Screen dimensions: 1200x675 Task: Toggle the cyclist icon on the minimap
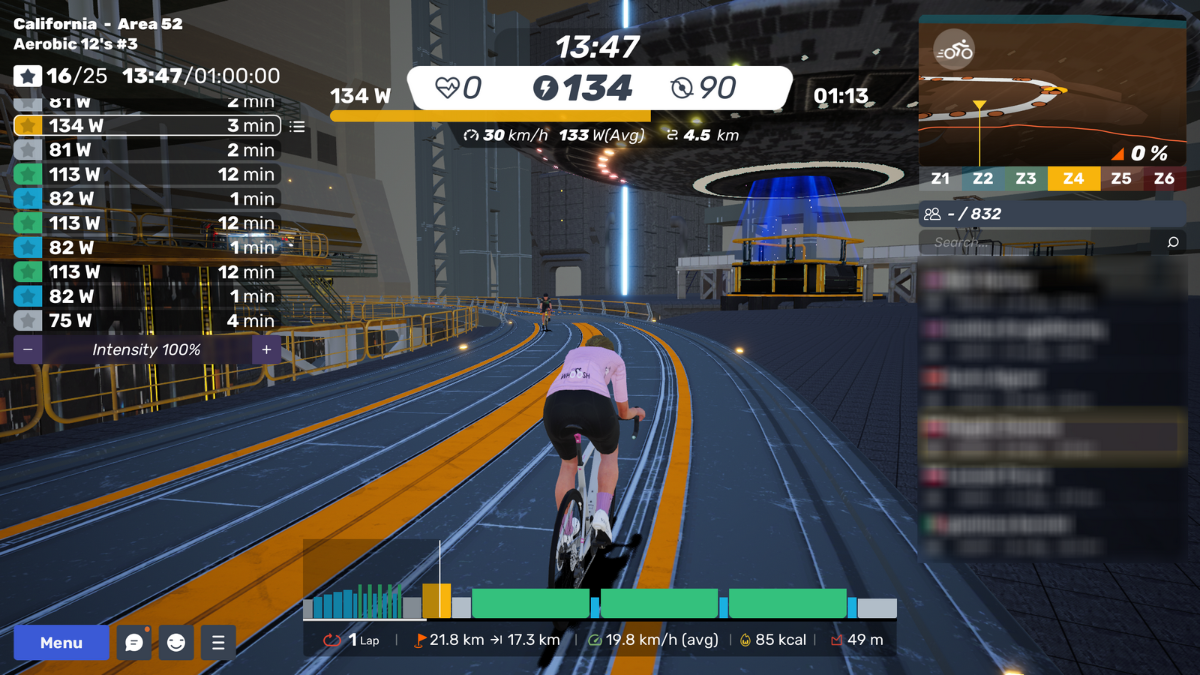click(x=954, y=50)
